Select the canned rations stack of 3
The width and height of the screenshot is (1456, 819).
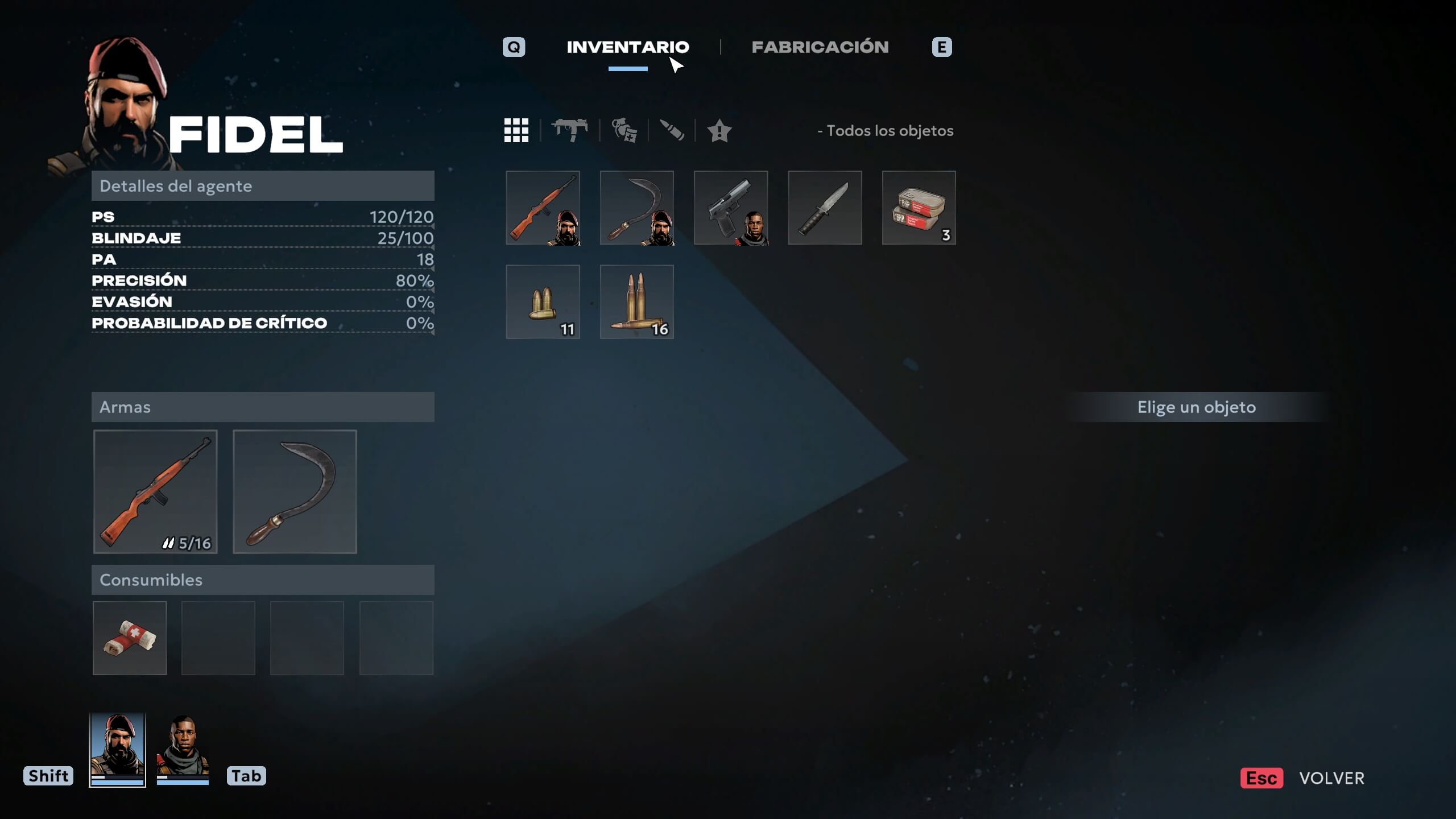(918, 208)
